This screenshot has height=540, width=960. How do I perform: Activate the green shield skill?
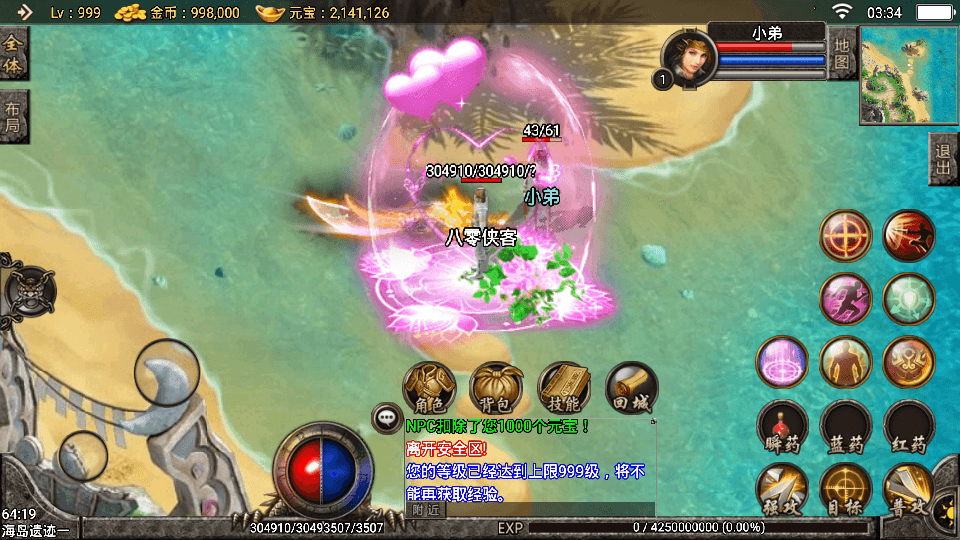coord(908,299)
